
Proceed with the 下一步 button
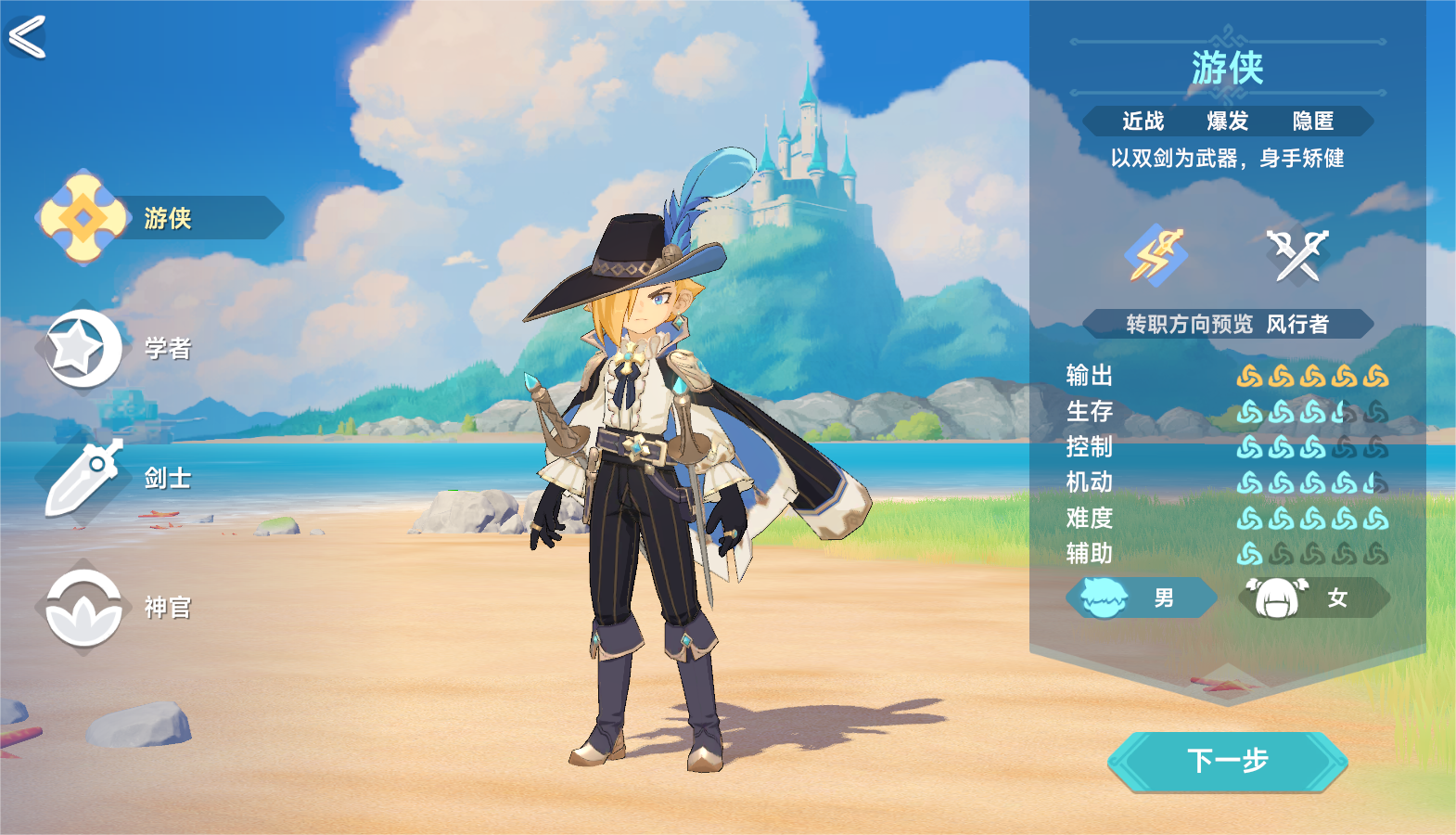[1227, 761]
